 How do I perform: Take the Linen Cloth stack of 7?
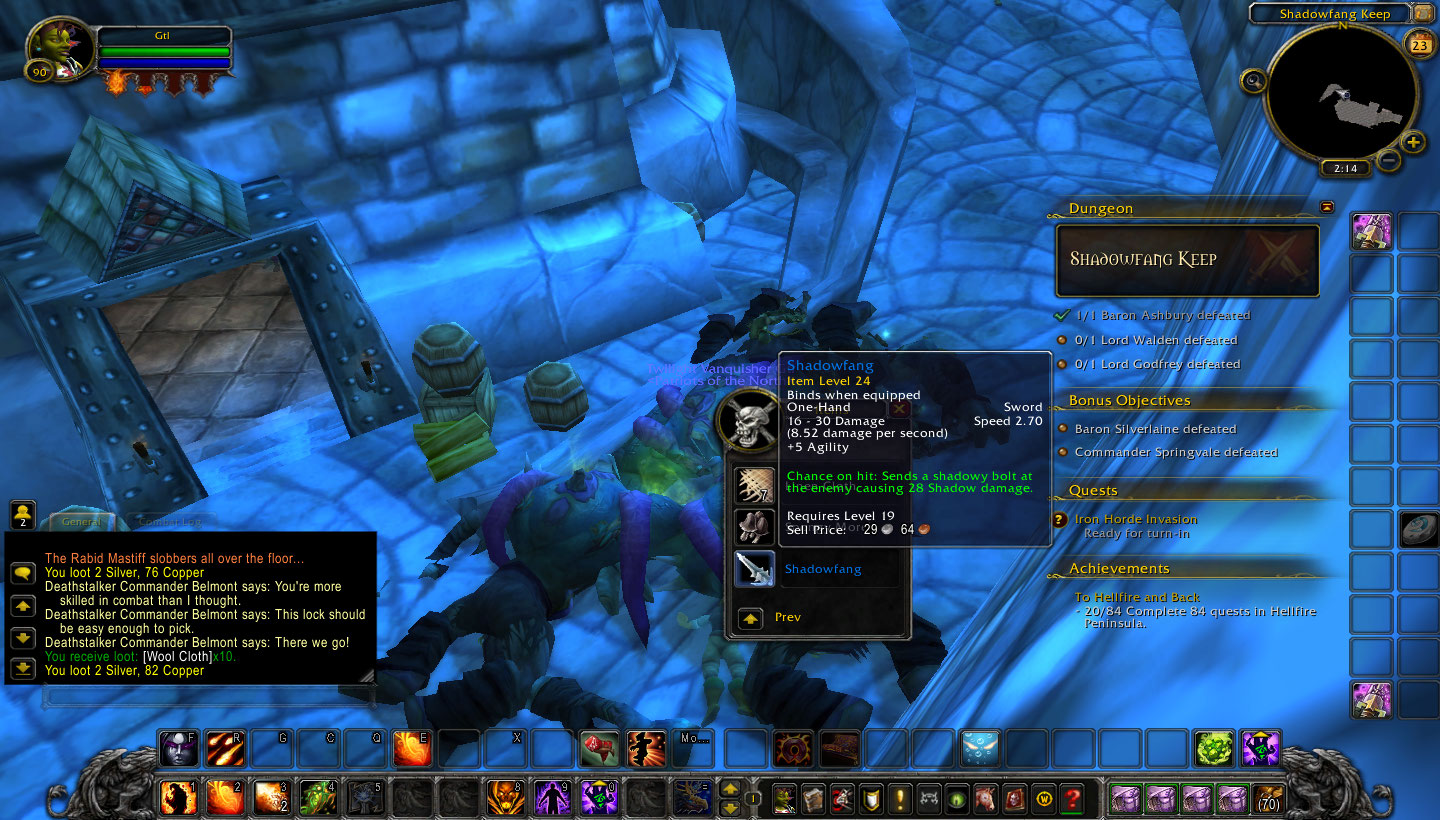[x=755, y=486]
